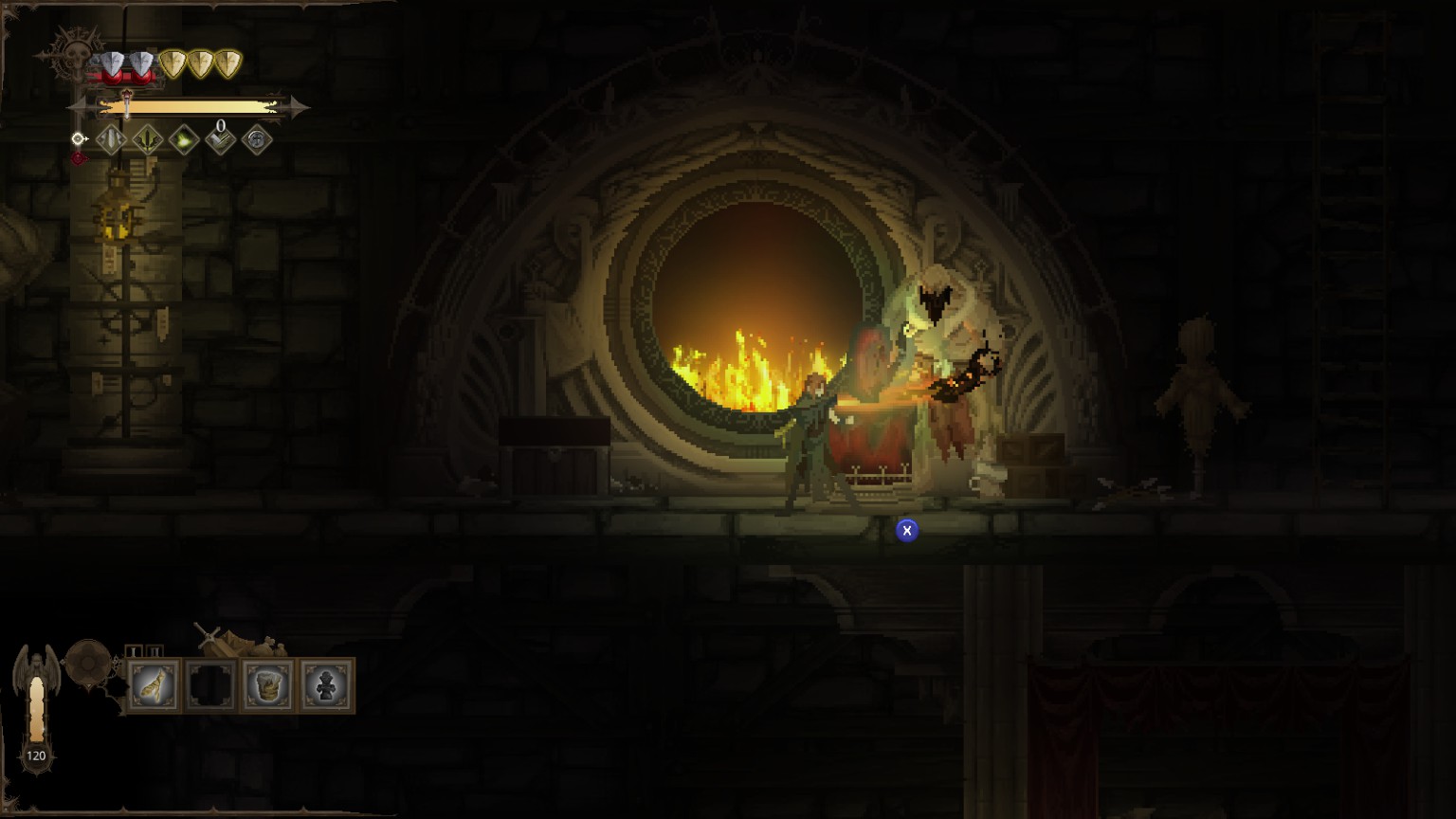Pick the tattered cloth bucket item slot

(267, 685)
